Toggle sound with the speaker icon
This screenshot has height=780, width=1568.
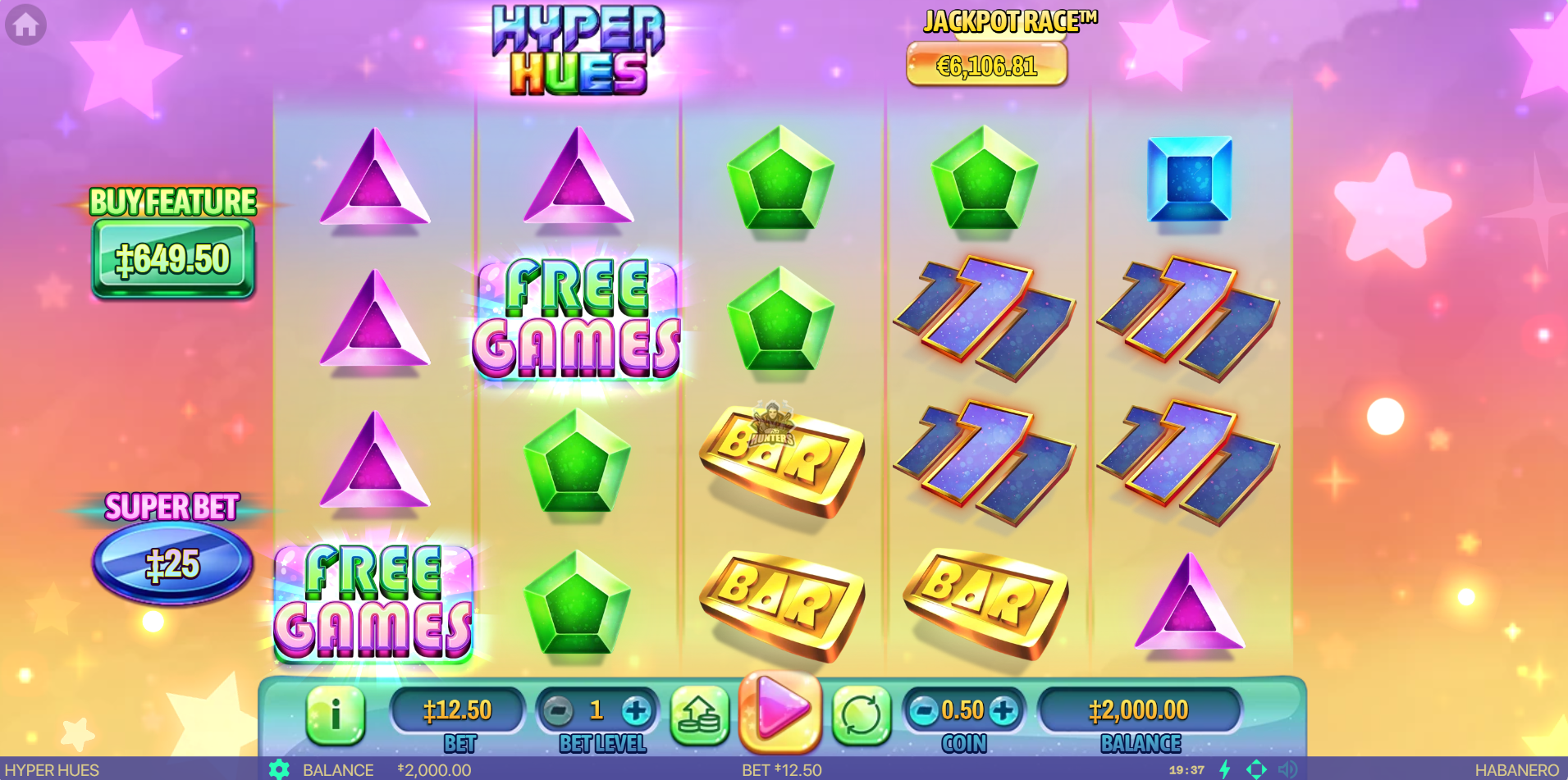(1287, 769)
